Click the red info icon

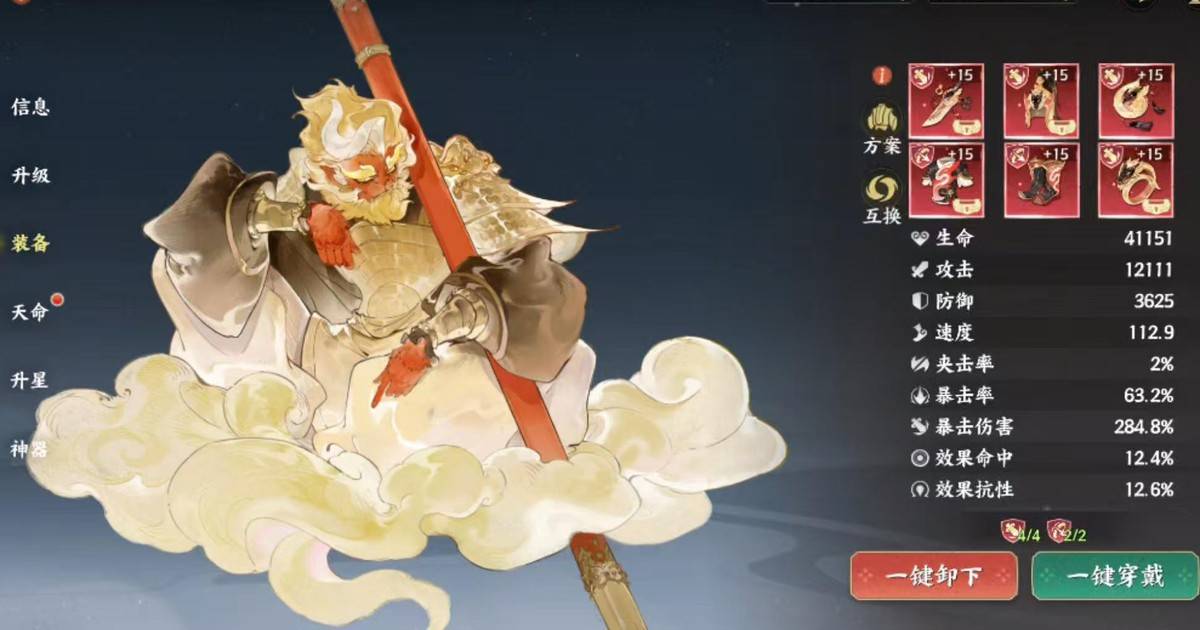tap(882, 75)
